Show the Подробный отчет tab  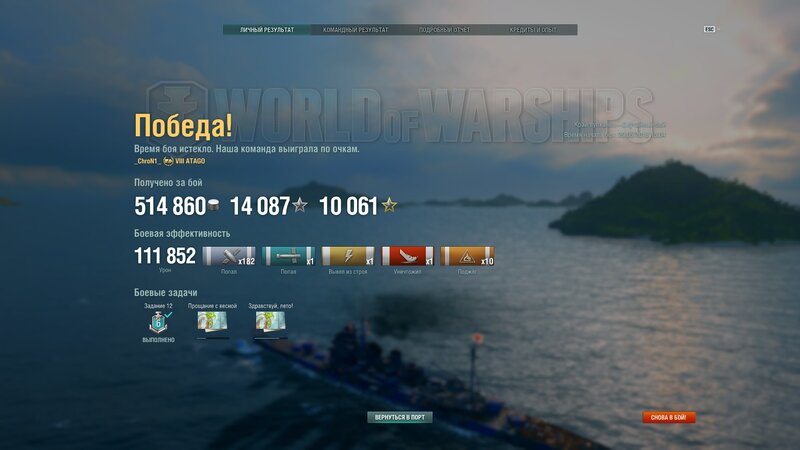click(443, 30)
